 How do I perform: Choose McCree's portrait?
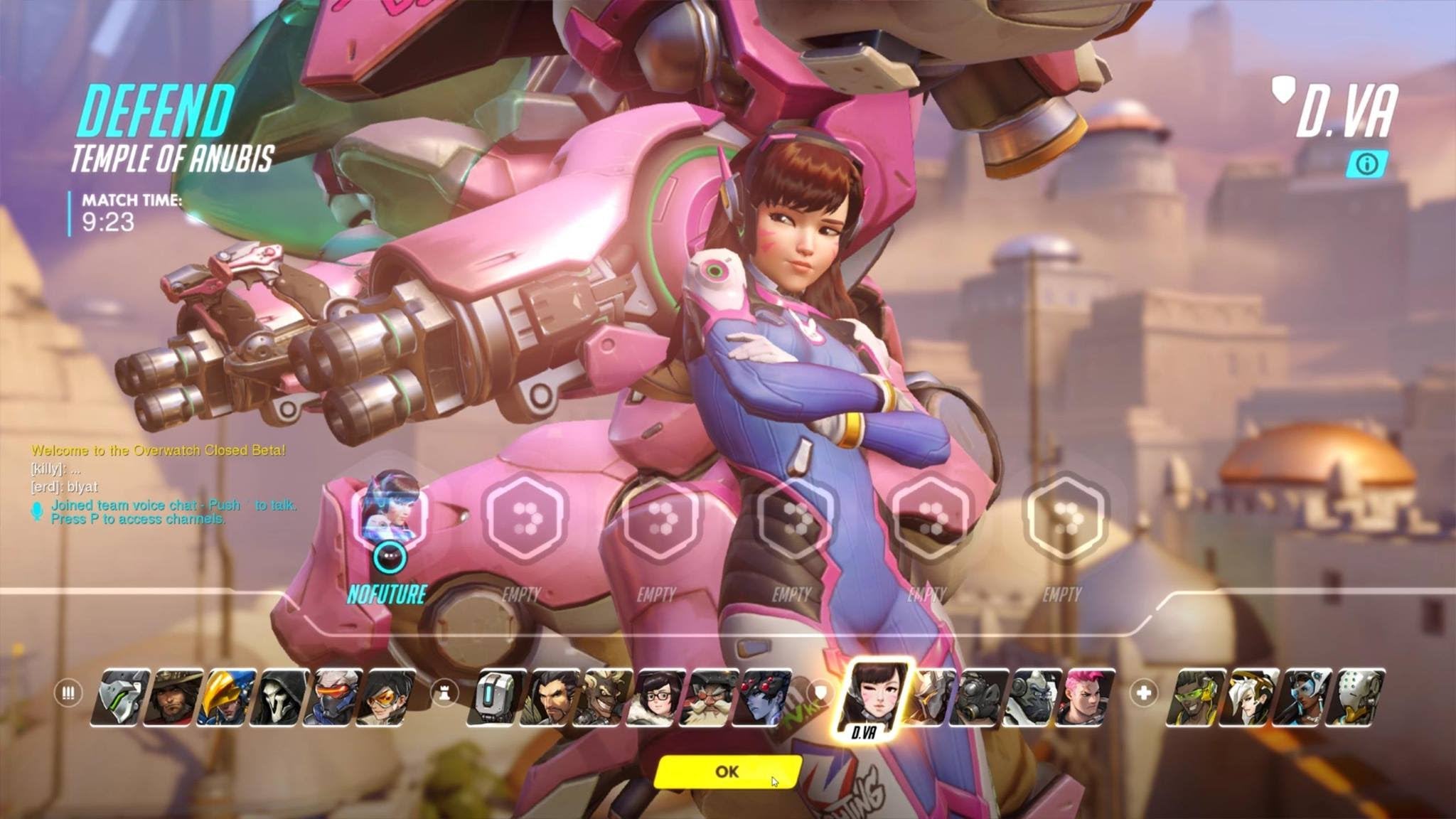(174, 697)
